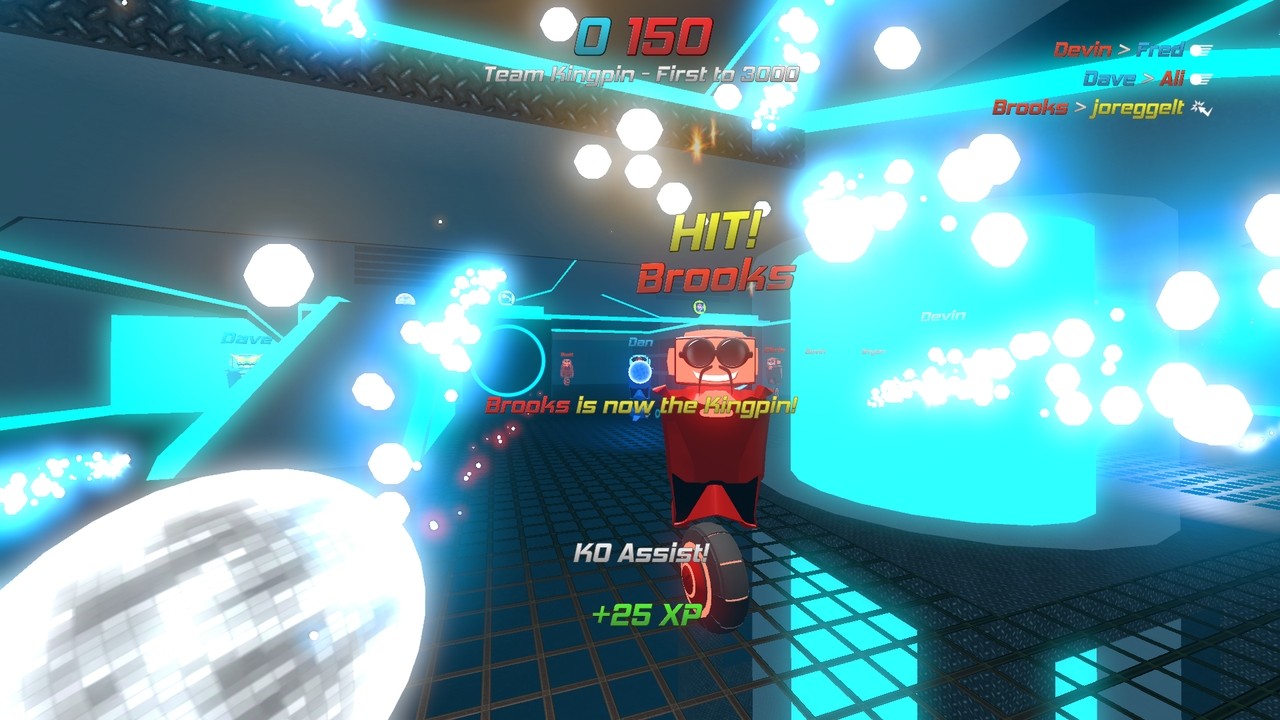Click the Dan nameplate above the blue player

point(639,341)
